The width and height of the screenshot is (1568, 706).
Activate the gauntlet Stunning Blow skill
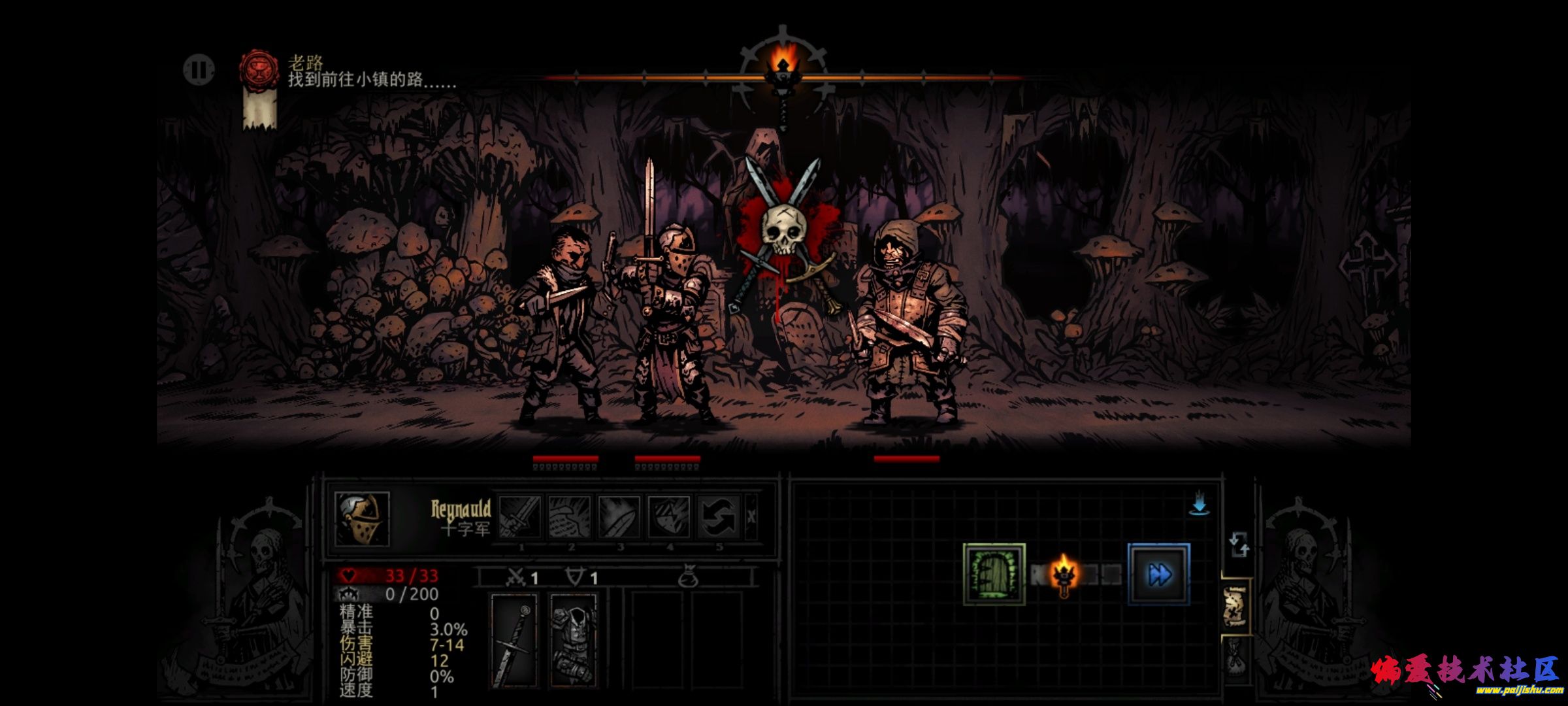point(570,516)
